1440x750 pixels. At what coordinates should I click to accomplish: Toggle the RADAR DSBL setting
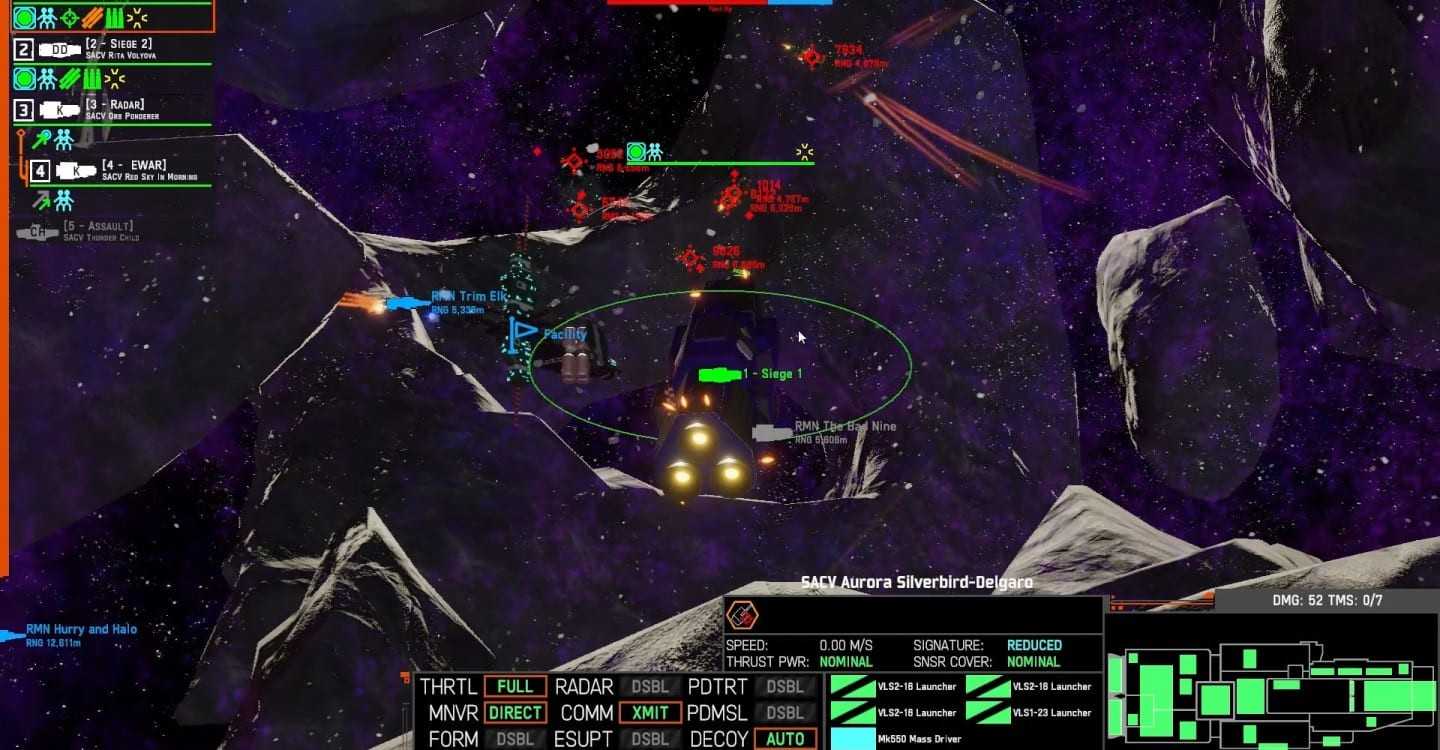point(649,687)
